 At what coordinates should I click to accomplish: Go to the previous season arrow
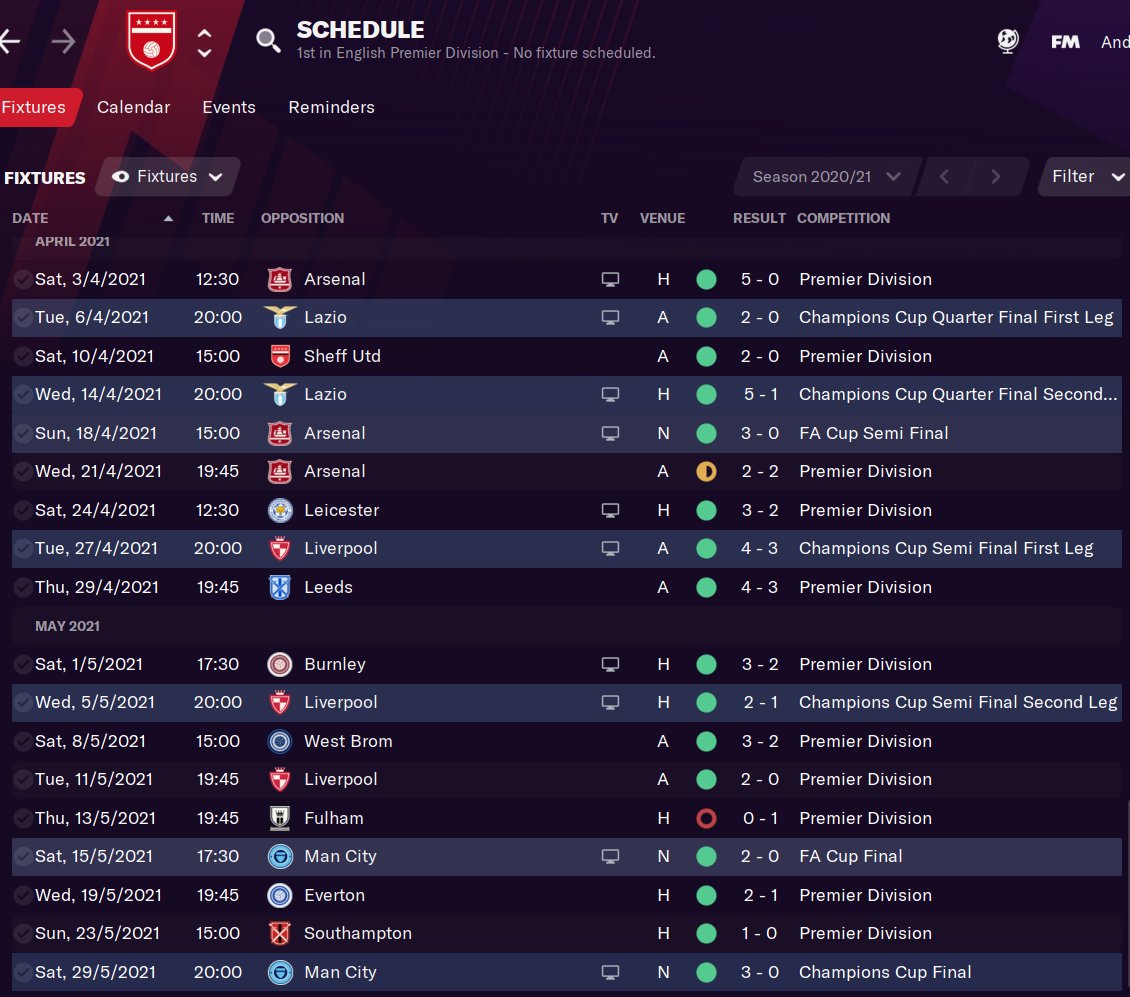944,177
